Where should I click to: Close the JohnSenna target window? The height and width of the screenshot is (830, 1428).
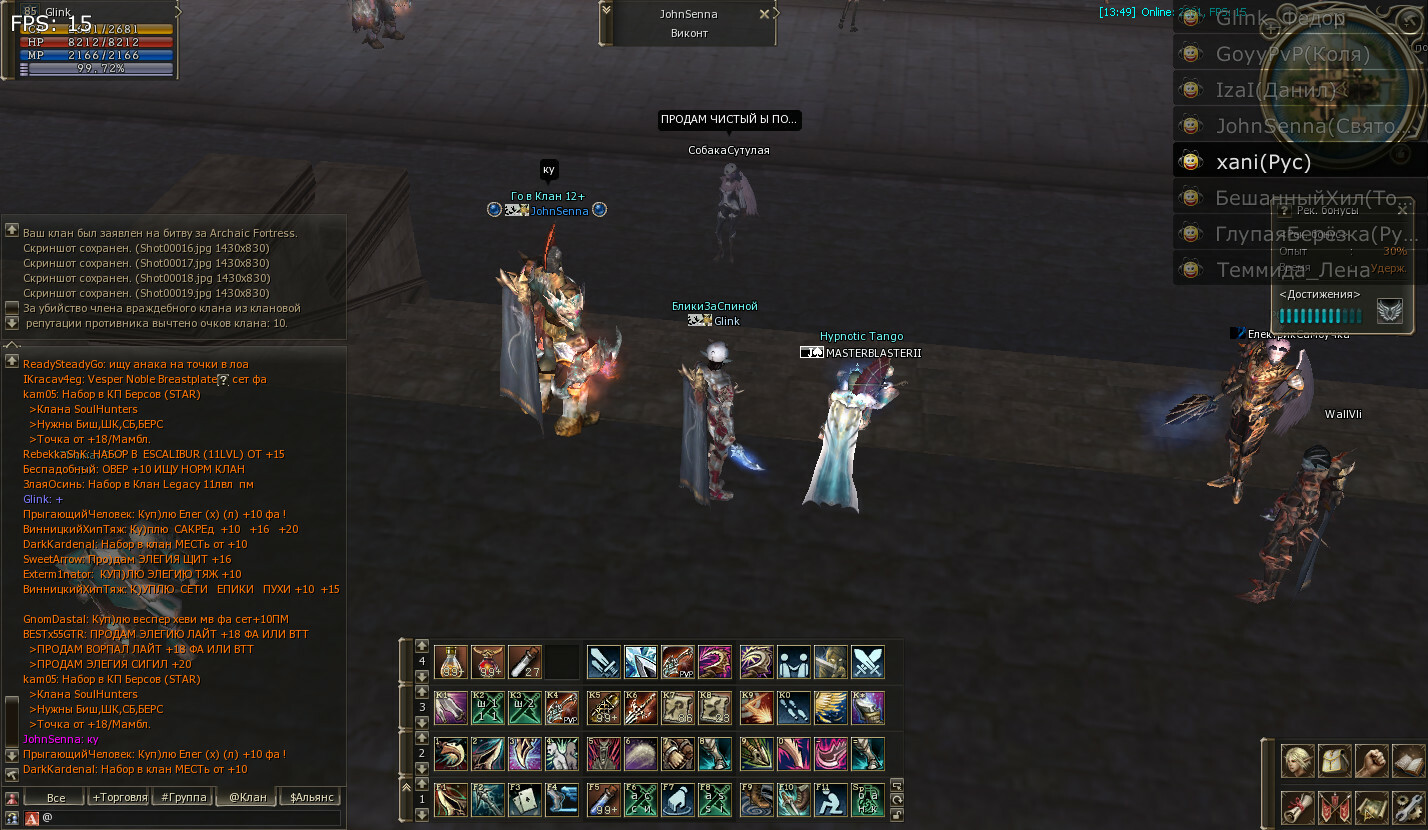(765, 14)
